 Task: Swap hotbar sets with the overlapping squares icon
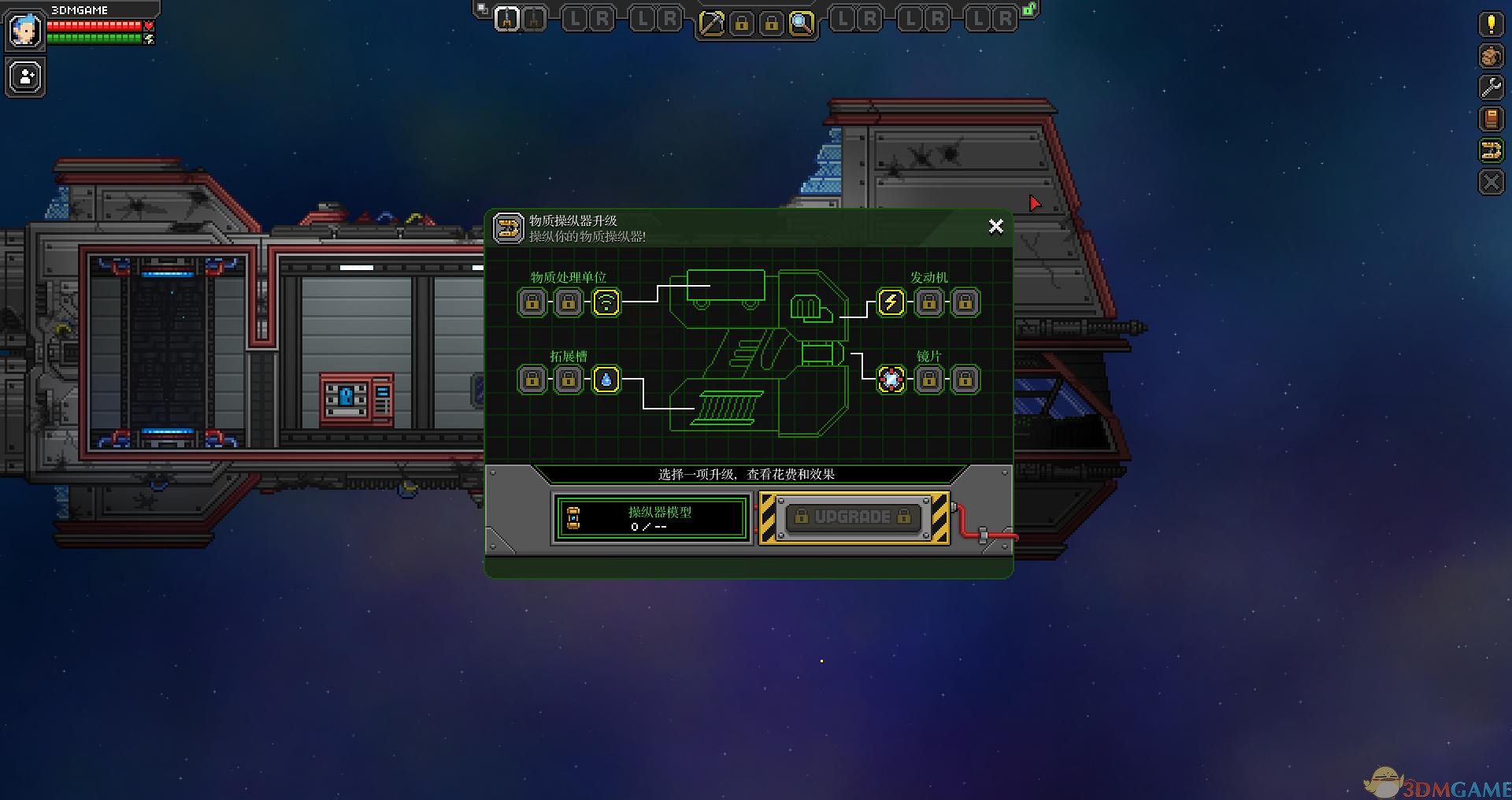tap(482, 9)
